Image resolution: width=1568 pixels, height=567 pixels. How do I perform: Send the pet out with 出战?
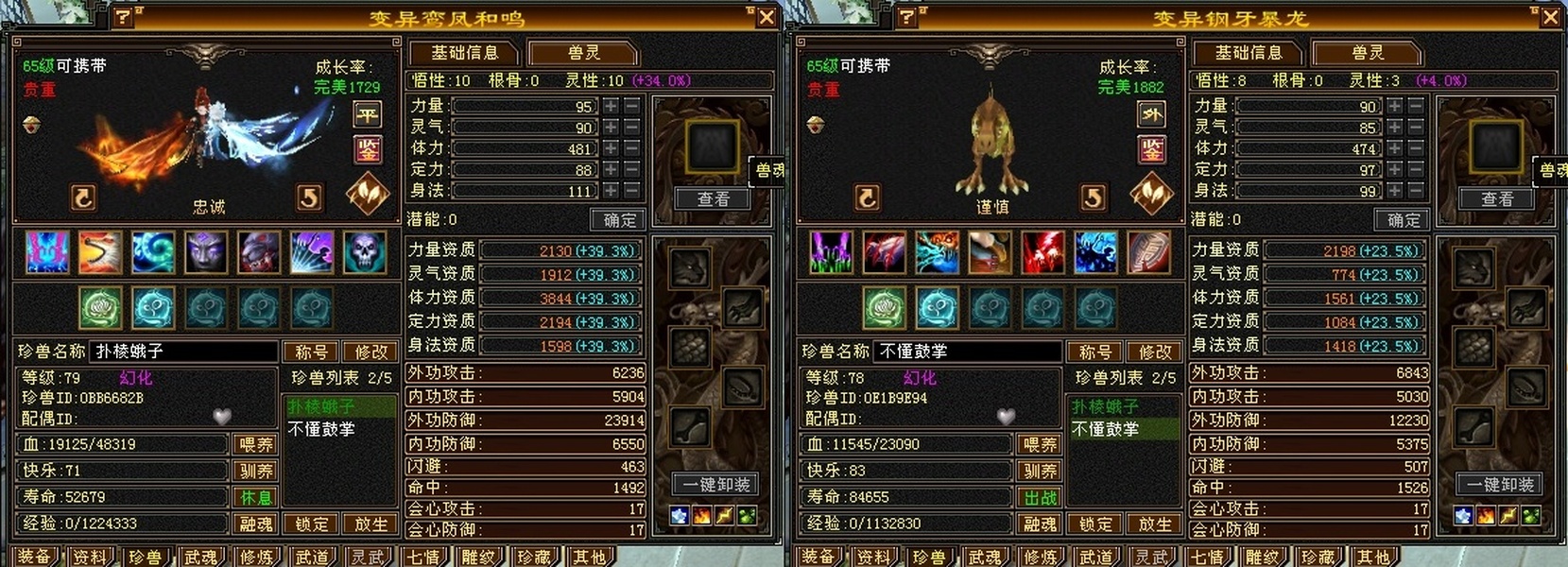click(x=1040, y=497)
